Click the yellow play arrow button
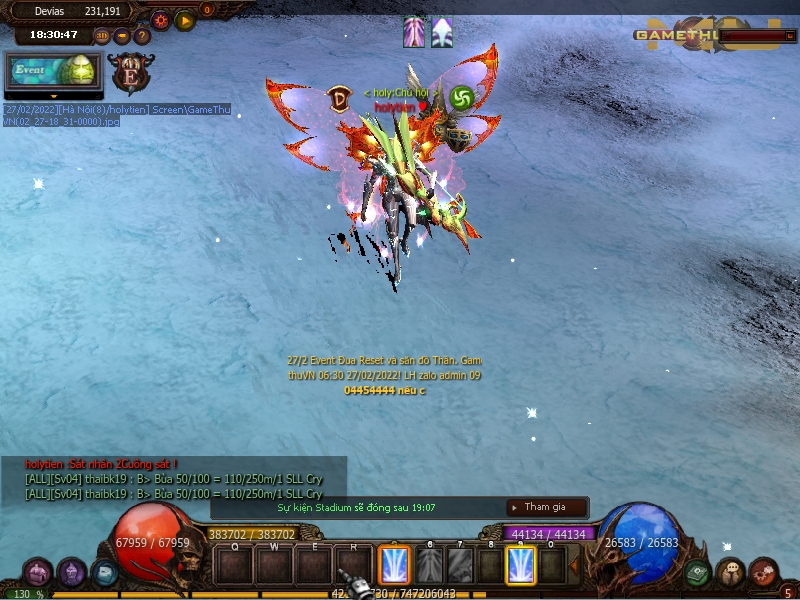The height and width of the screenshot is (600, 800). 185,20
